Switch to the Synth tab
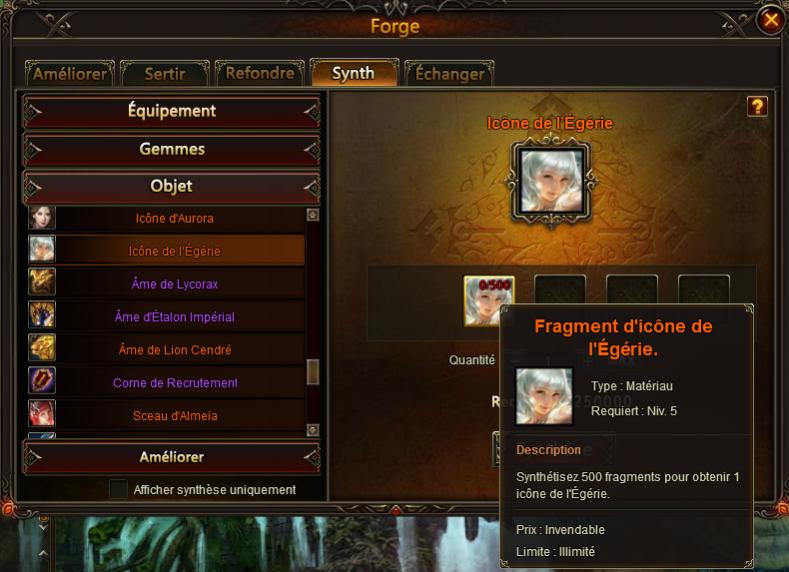 [353, 73]
